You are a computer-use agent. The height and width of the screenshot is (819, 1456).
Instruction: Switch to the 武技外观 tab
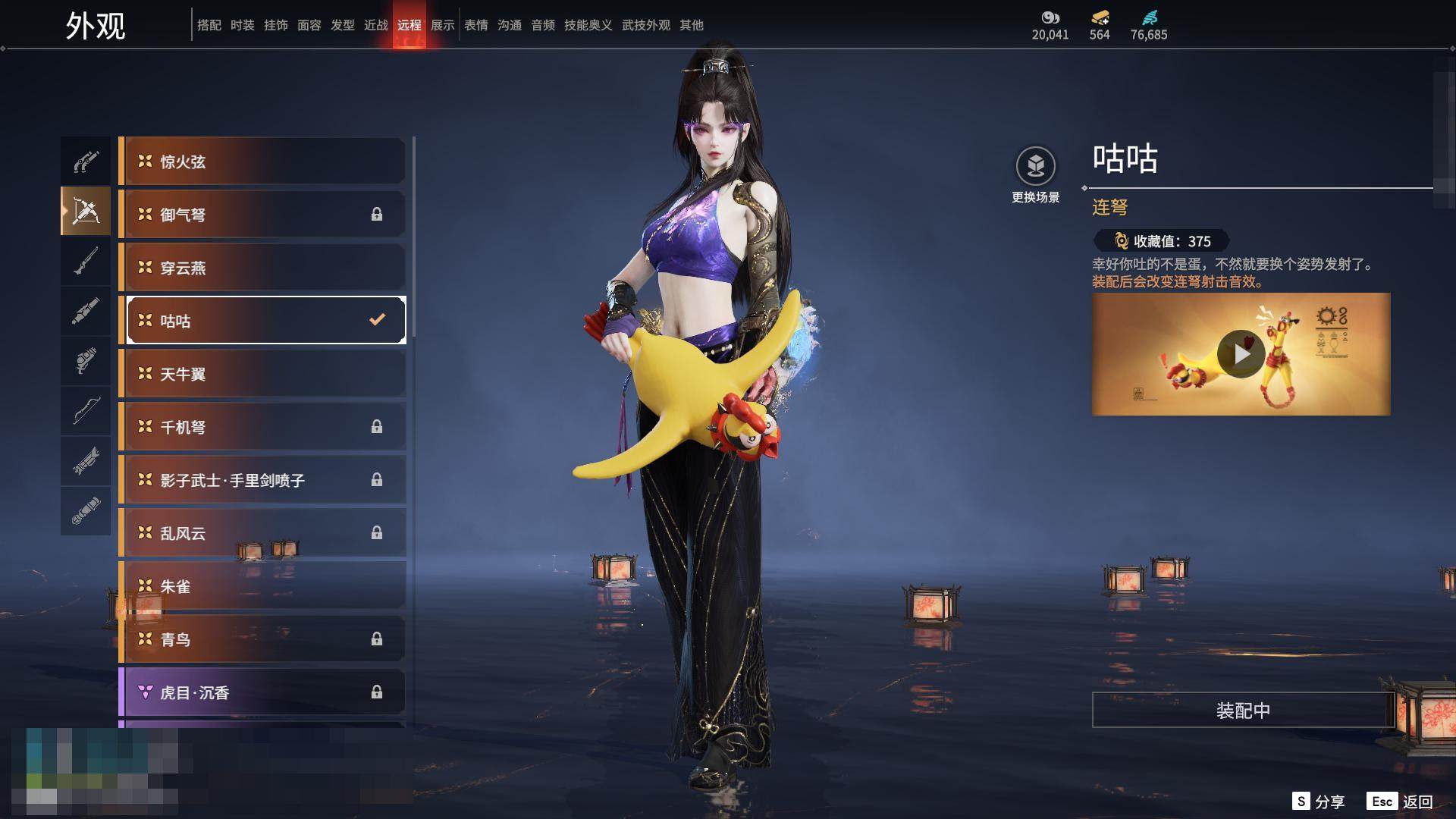[645, 25]
